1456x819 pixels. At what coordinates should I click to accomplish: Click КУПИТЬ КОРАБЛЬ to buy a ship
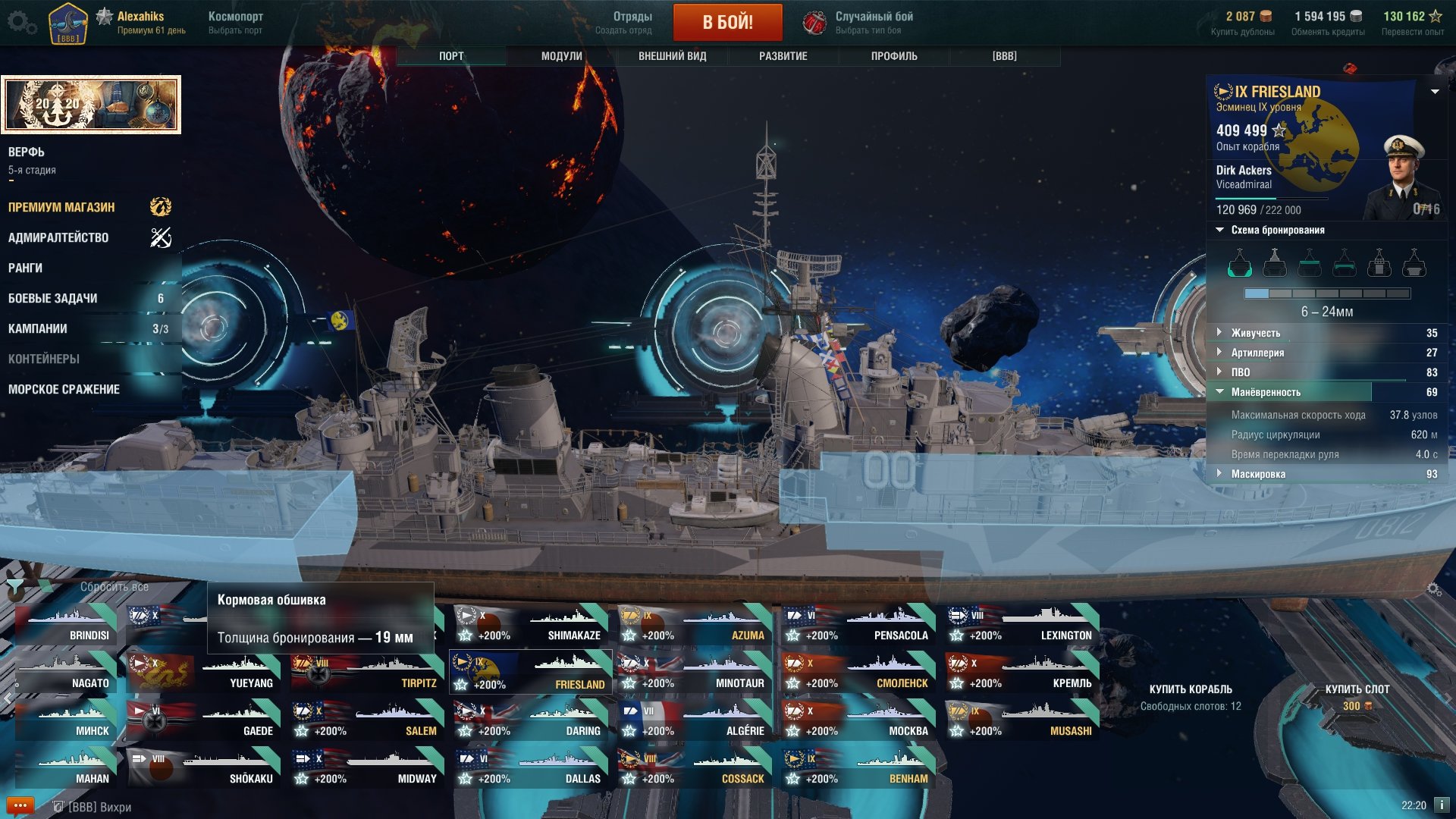point(1190,689)
